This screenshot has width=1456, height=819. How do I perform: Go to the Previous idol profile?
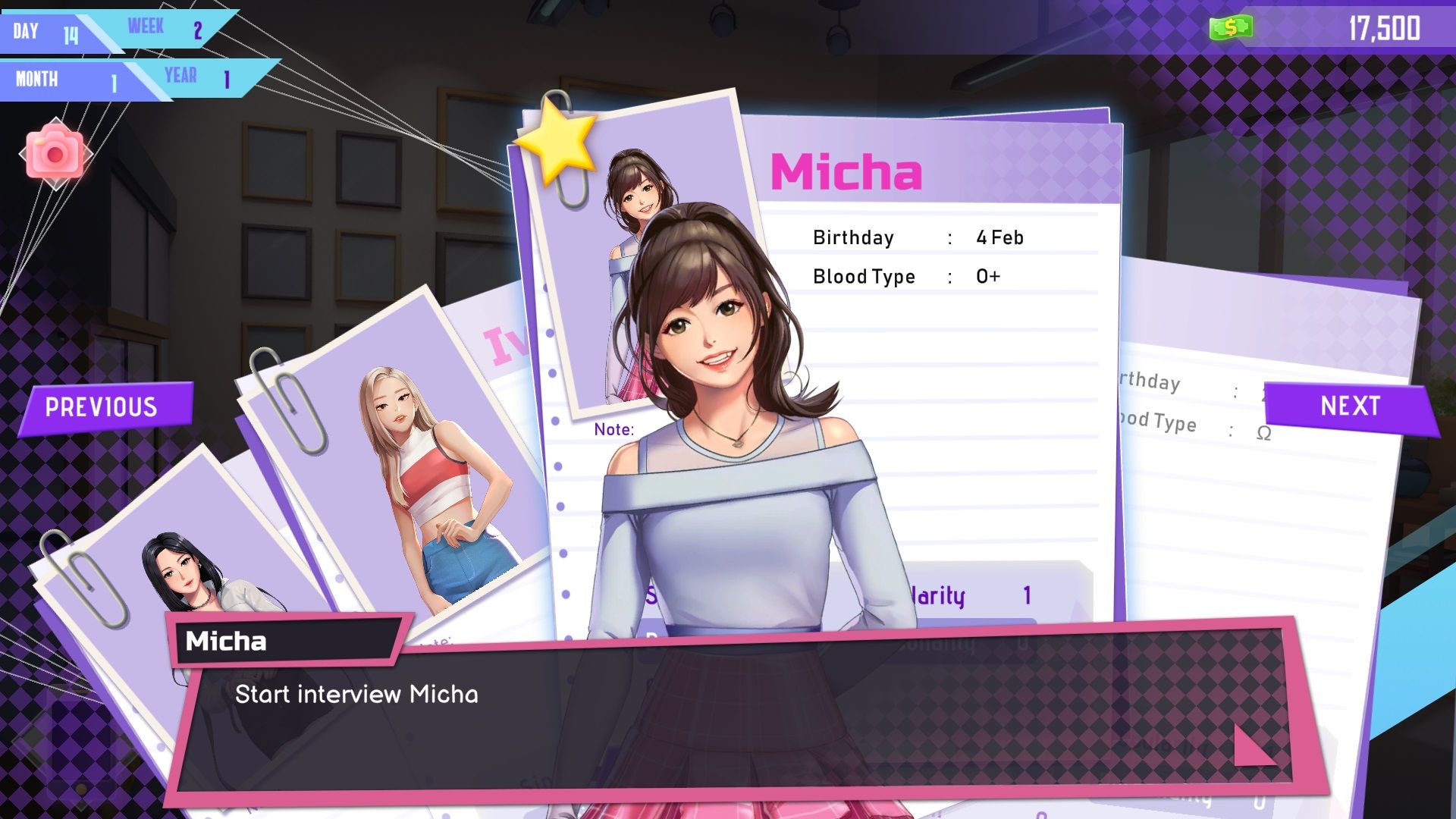[102, 407]
